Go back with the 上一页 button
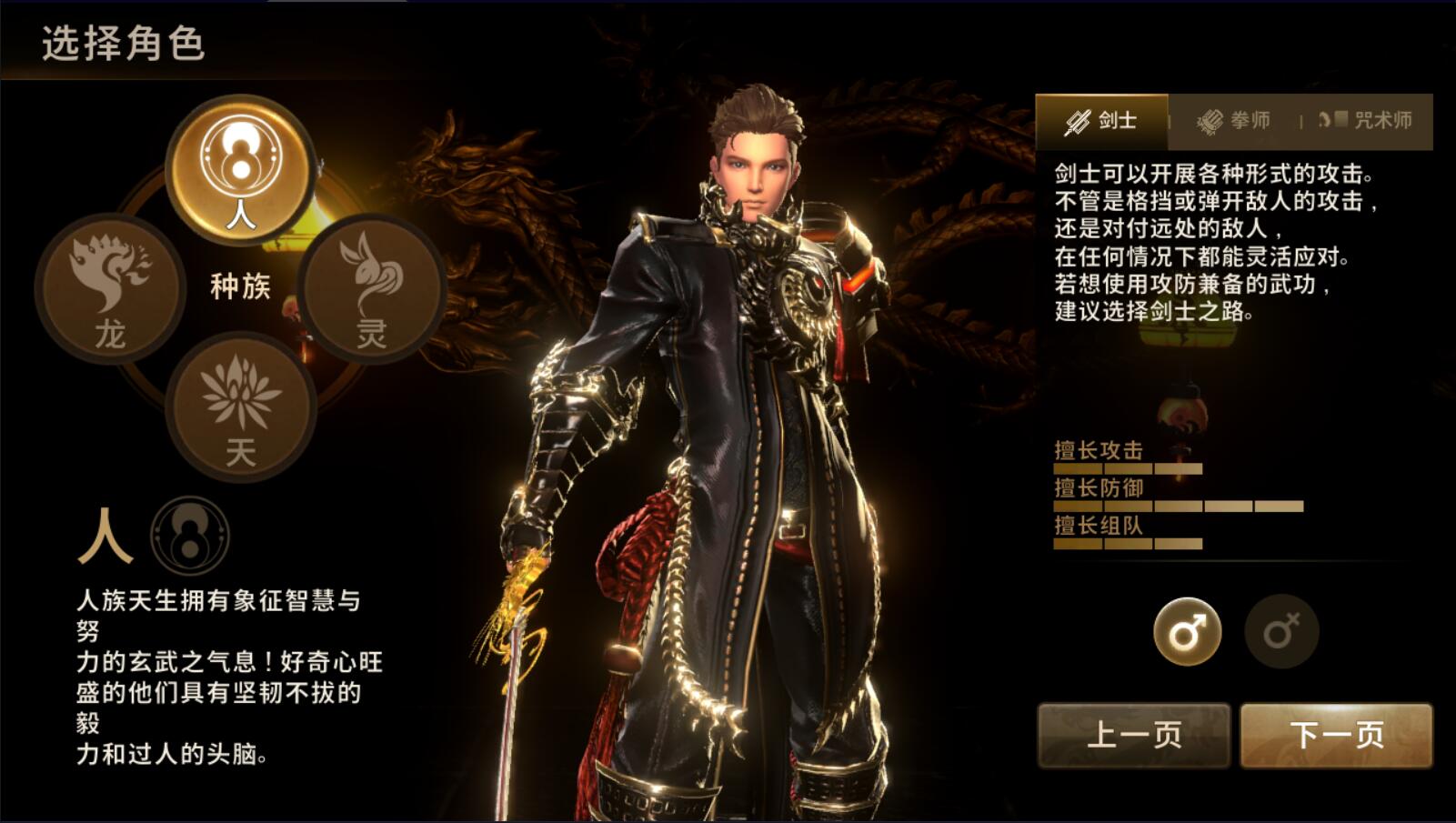 [x=1134, y=735]
